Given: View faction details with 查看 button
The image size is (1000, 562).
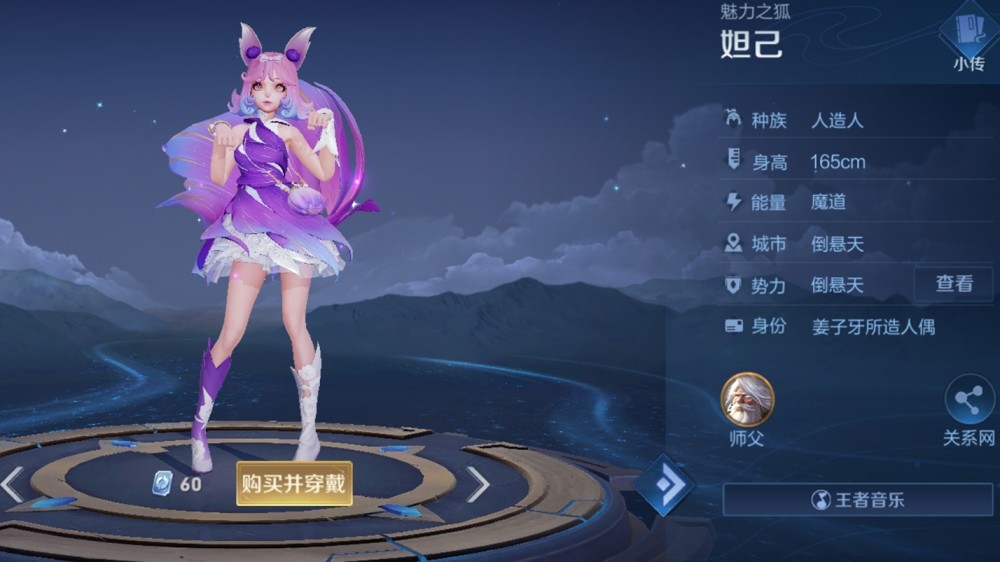Looking at the screenshot, I should tap(953, 284).
